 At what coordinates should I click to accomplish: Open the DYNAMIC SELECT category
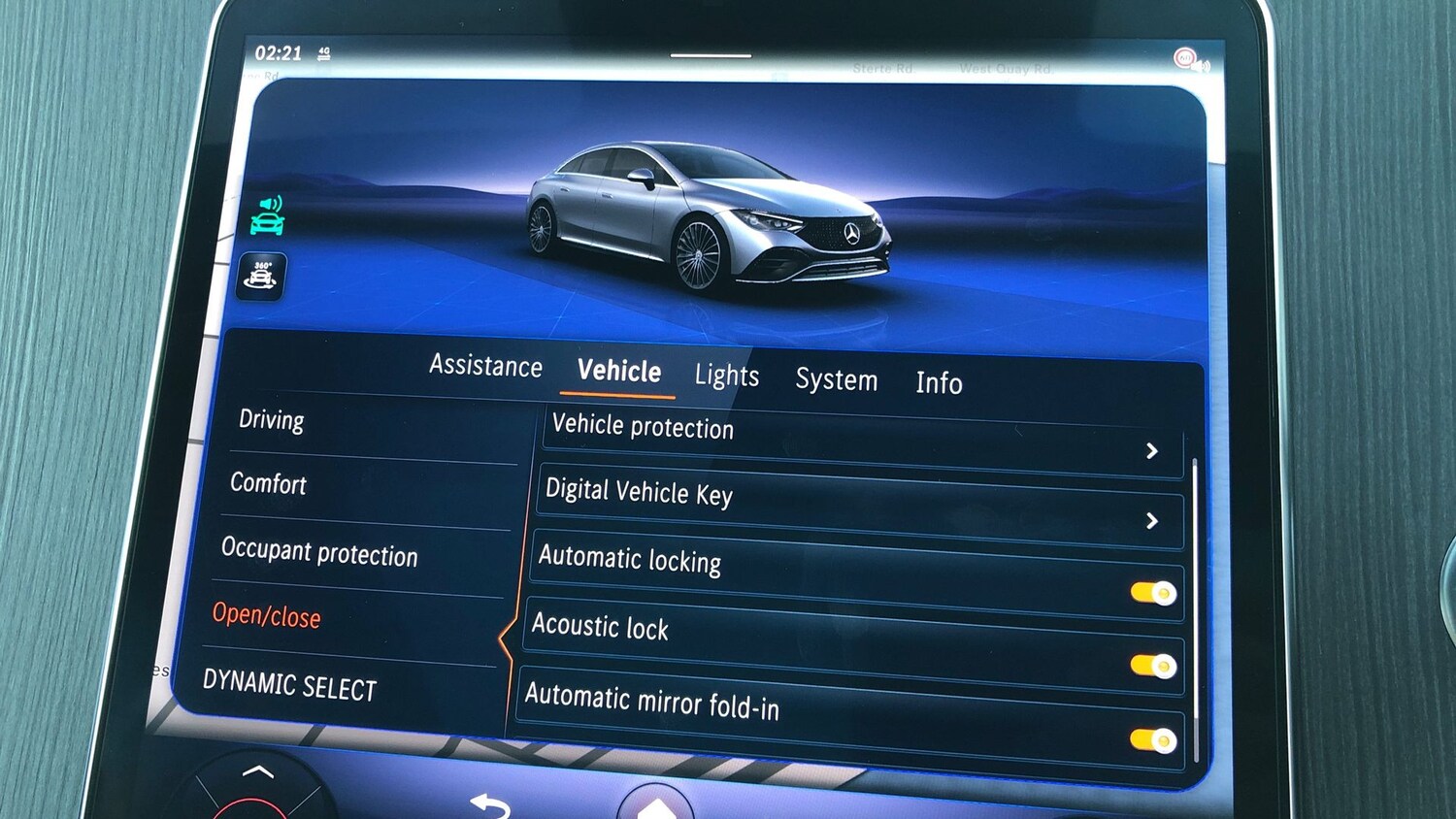coord(289,686)
